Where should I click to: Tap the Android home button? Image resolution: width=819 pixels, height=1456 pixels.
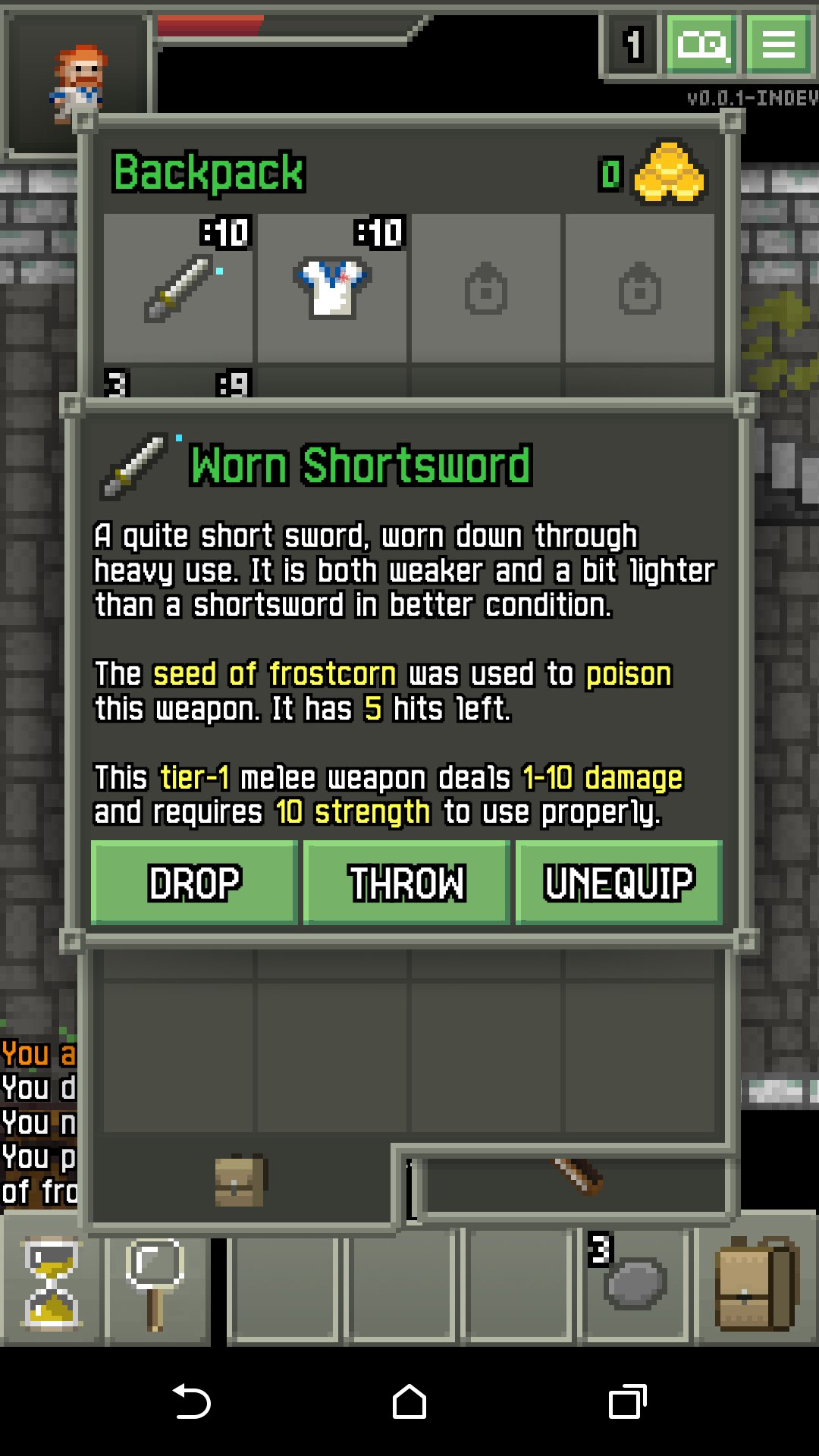(409, 1401)
